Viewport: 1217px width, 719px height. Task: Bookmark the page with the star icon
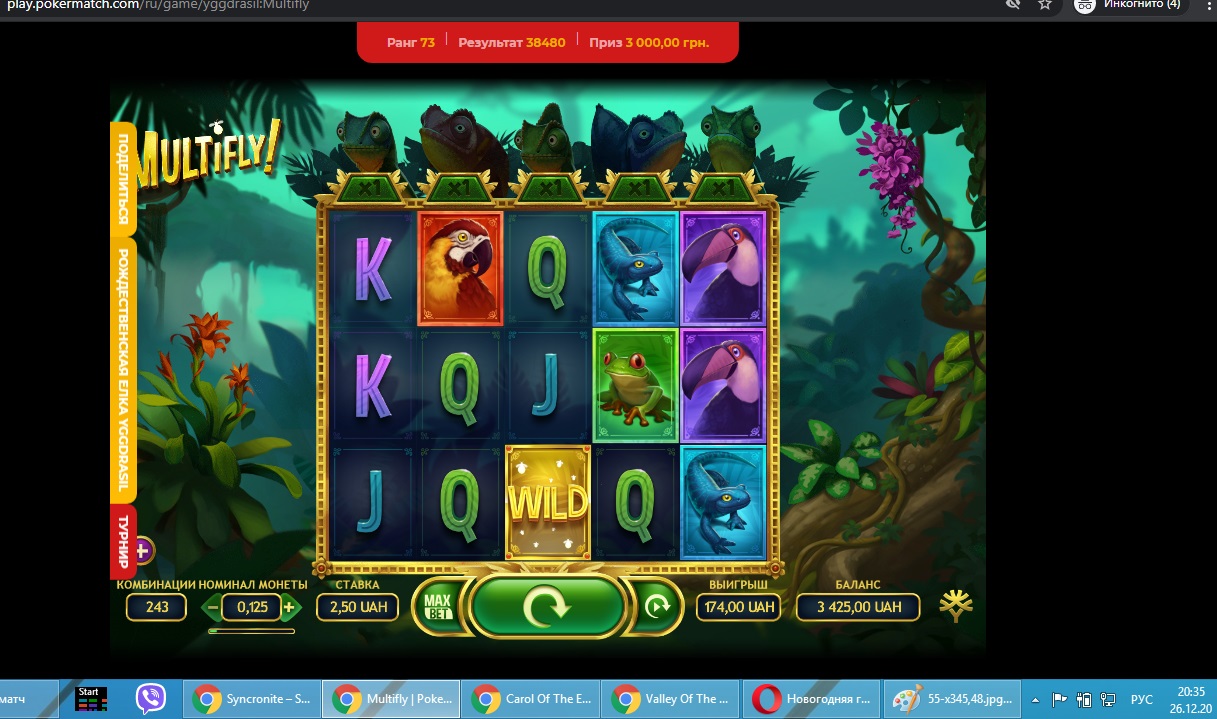[x=1045, y=5]
